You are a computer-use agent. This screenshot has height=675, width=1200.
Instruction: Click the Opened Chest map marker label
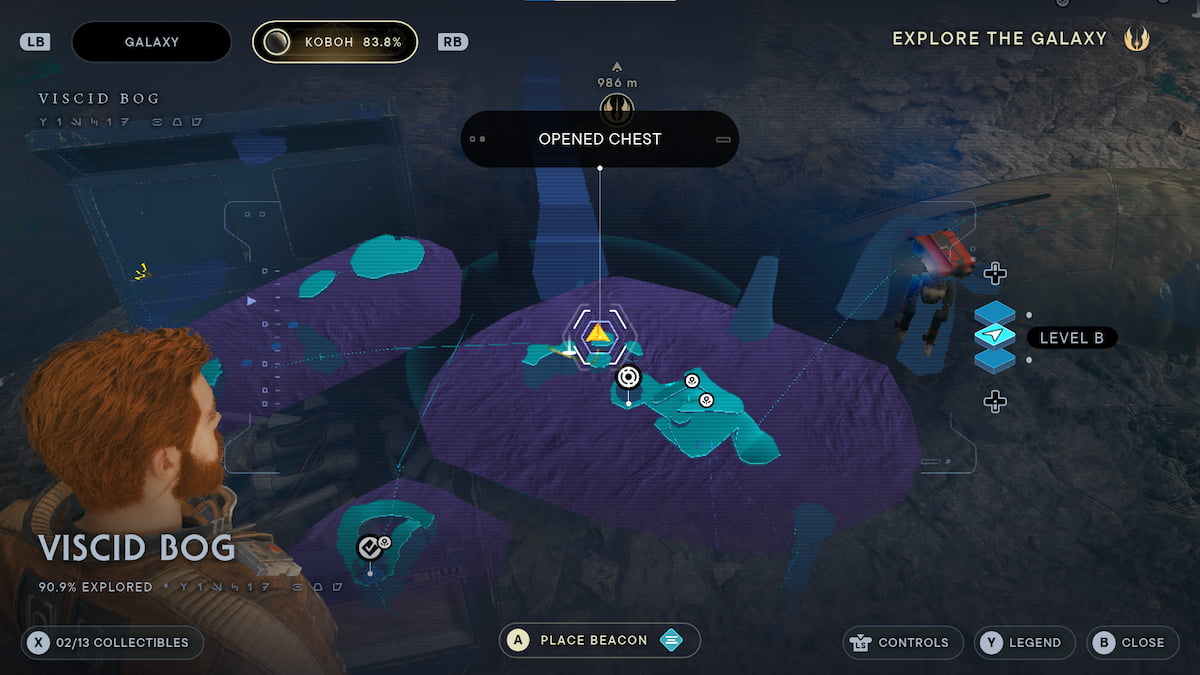point(599,139)
